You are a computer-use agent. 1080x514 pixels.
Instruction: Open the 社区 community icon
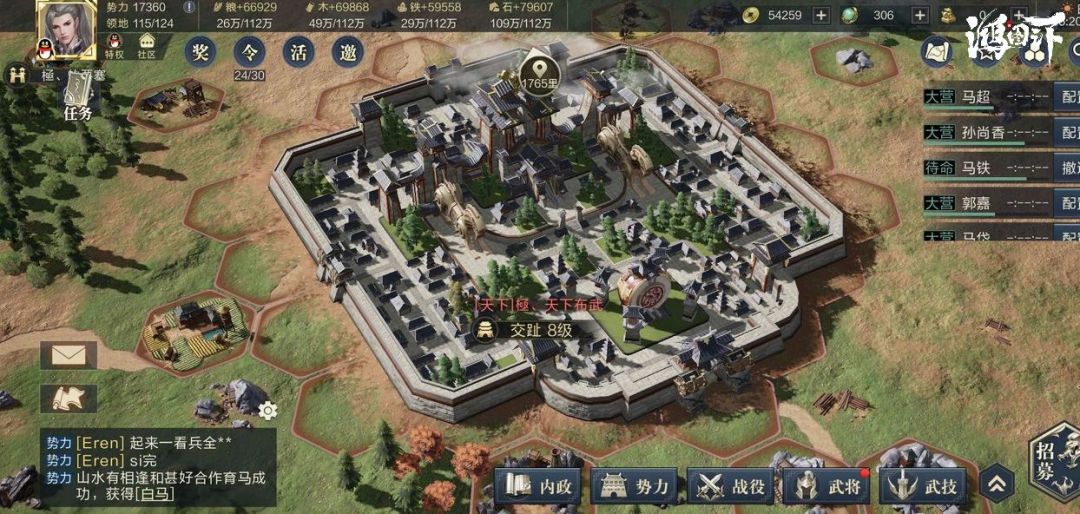click(147, 46)
